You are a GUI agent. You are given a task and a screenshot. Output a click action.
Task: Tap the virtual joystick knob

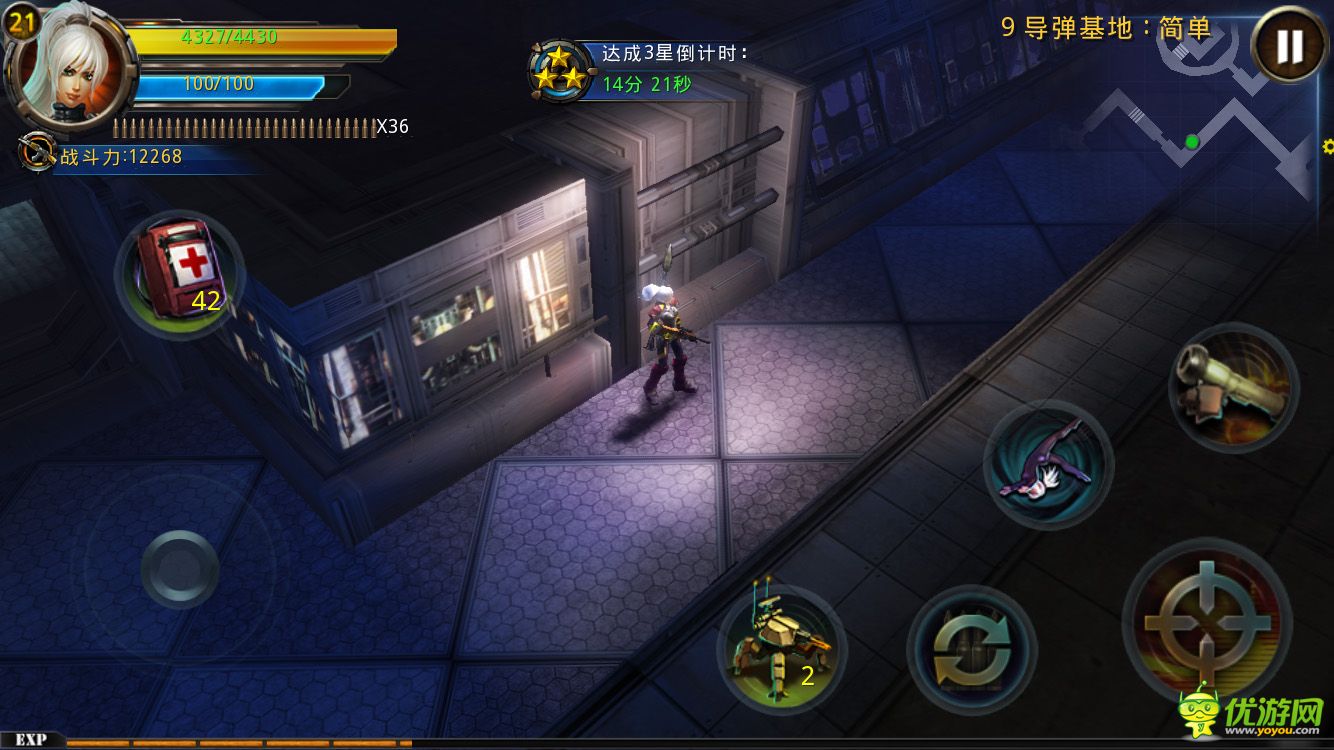click(x=180, y=569)
